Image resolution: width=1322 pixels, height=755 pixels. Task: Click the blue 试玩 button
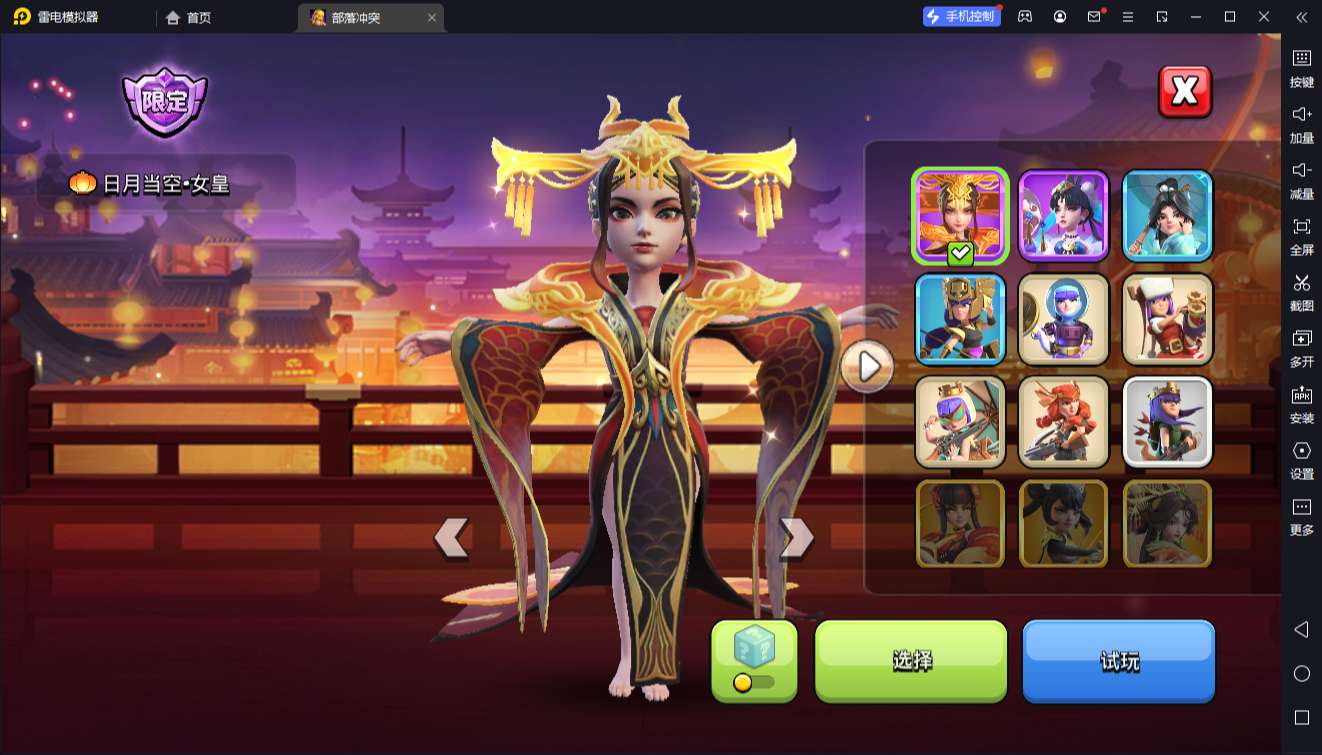[1118, 660]
